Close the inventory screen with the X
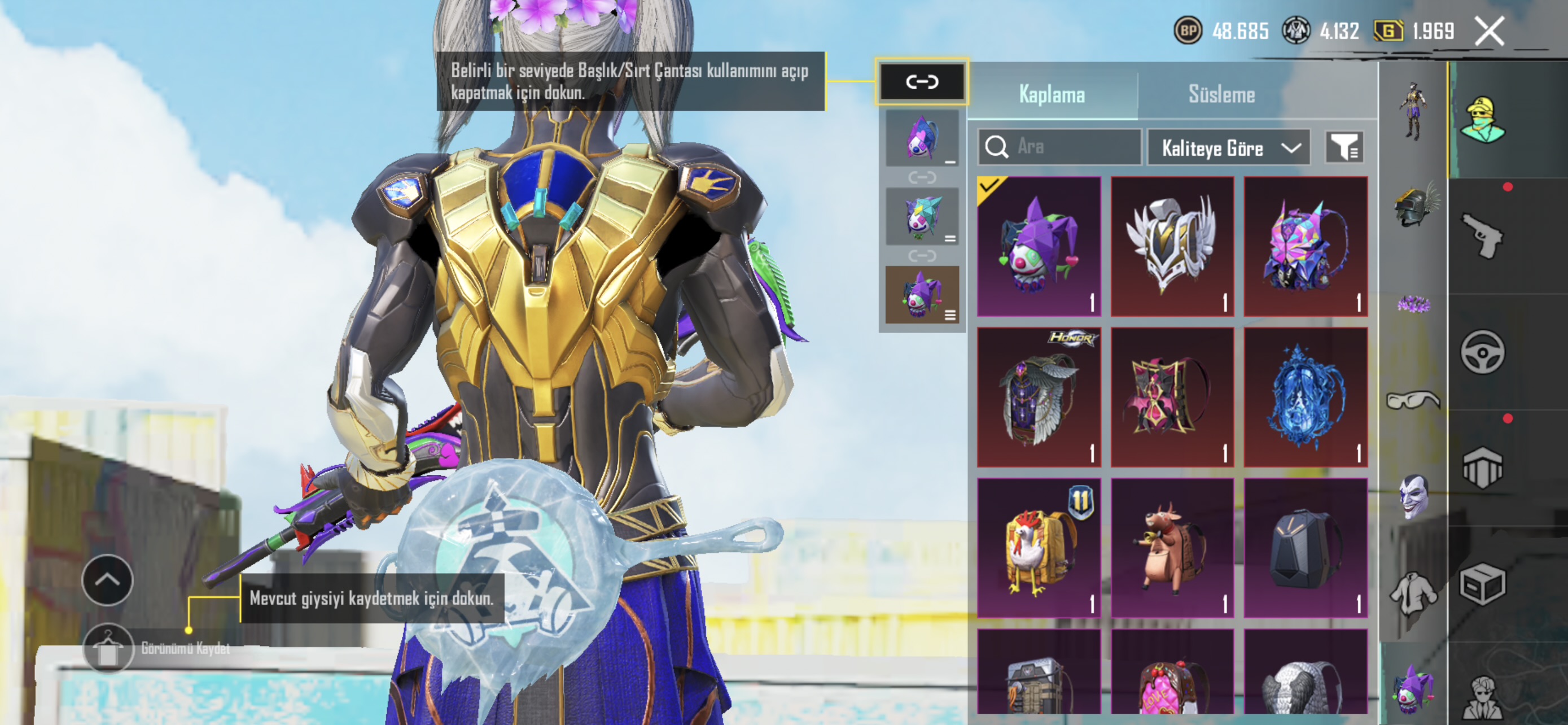 click(x=1489, y=31)
